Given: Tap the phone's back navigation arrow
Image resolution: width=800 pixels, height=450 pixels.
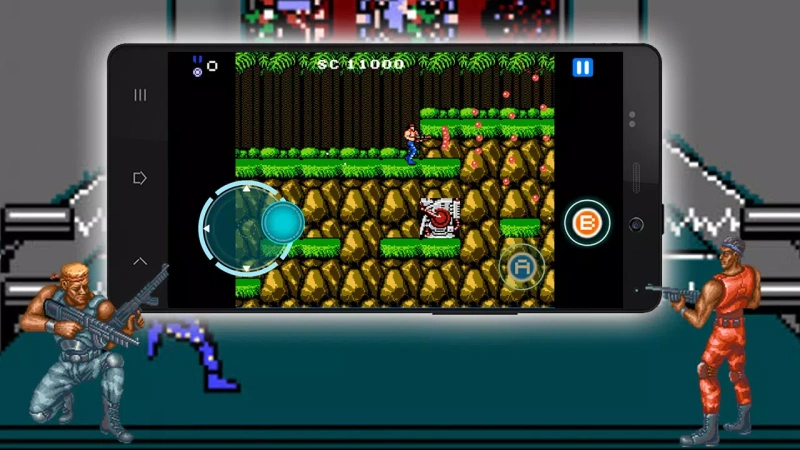Looking at the screenshot, I should (140, 261).
